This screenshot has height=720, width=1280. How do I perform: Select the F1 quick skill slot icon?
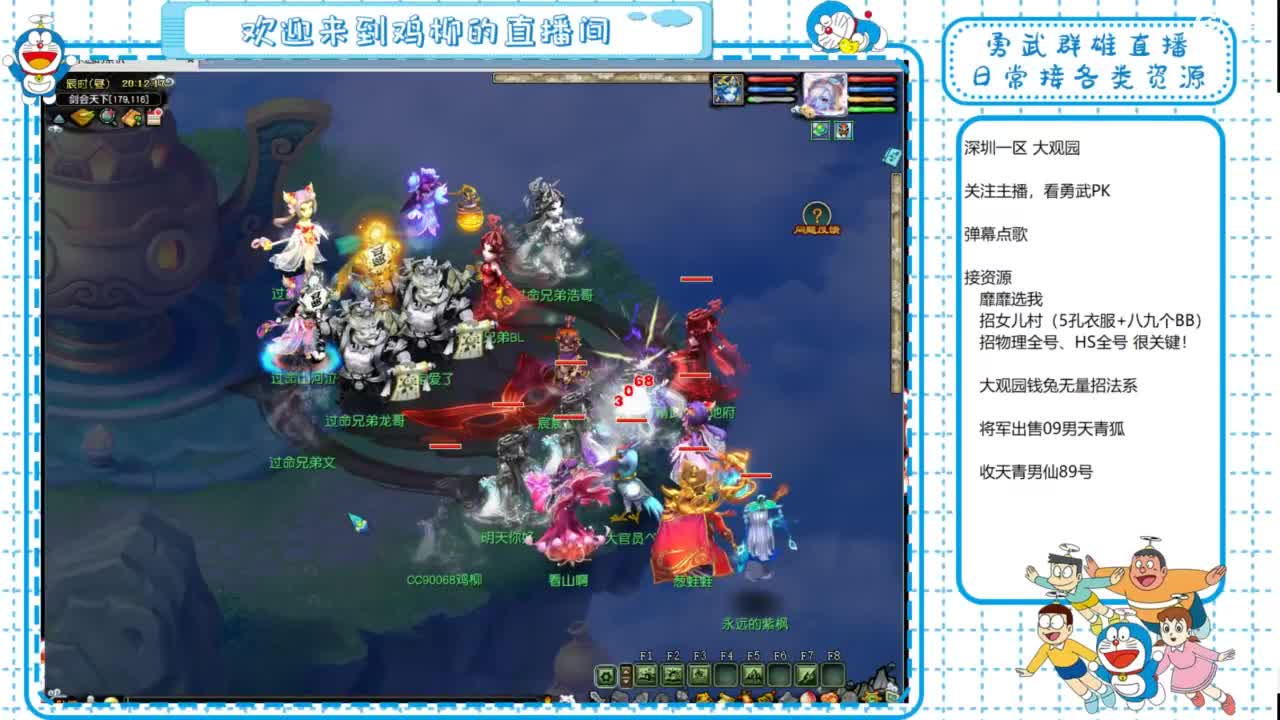tap(646, 675)
